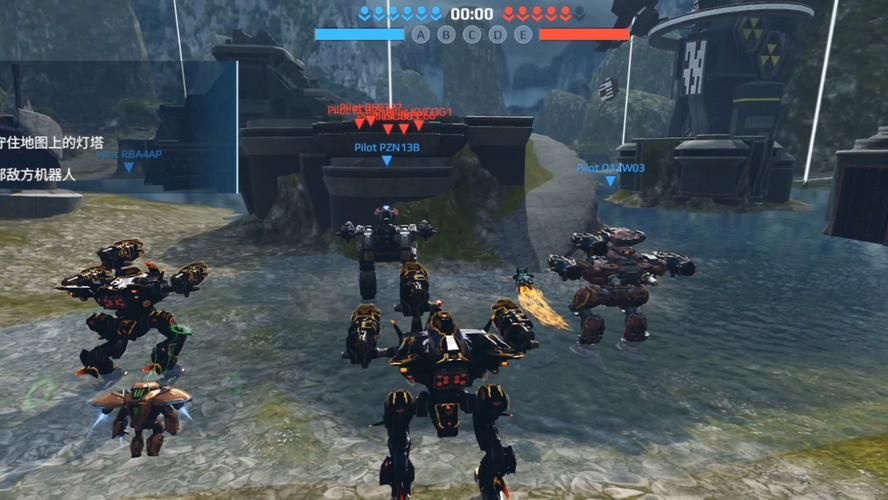Select the beacon E indicator

[x=522, y=34]
